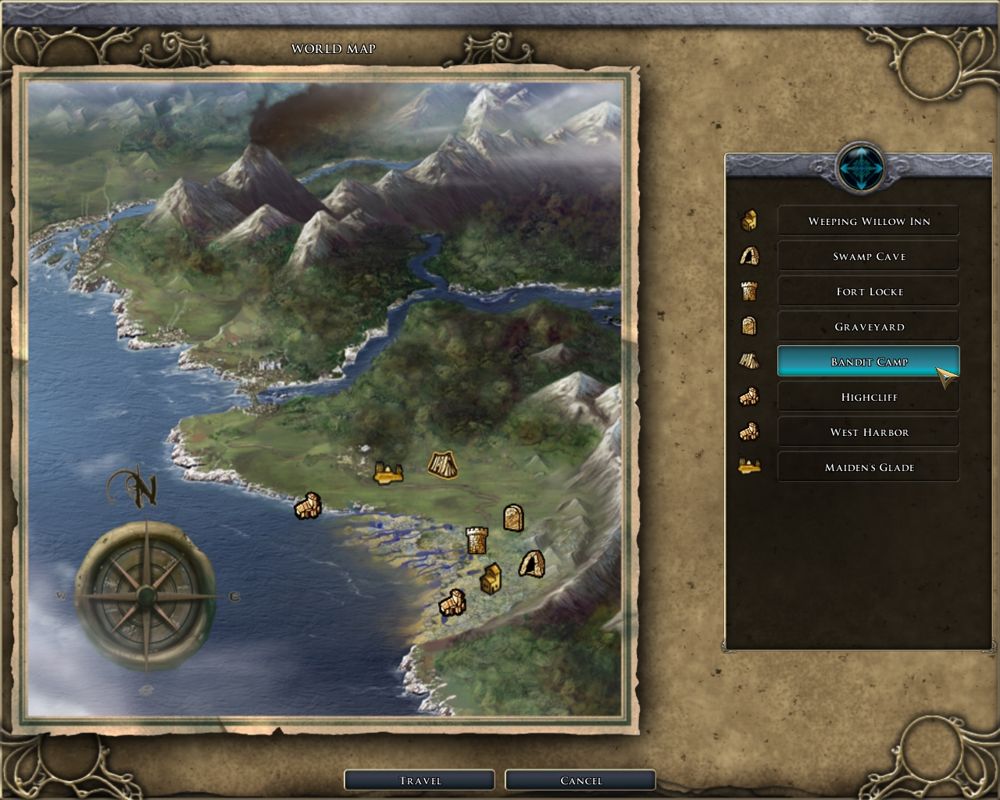Confirm with the Travel button
Screen dimensions: 1000x800
coord(420,780)
